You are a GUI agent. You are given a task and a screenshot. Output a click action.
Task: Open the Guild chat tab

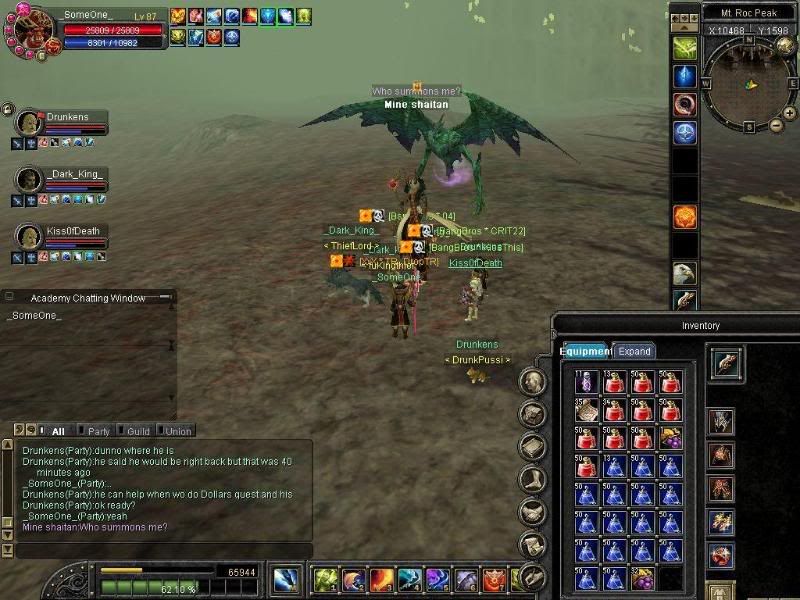coord(138,431)
